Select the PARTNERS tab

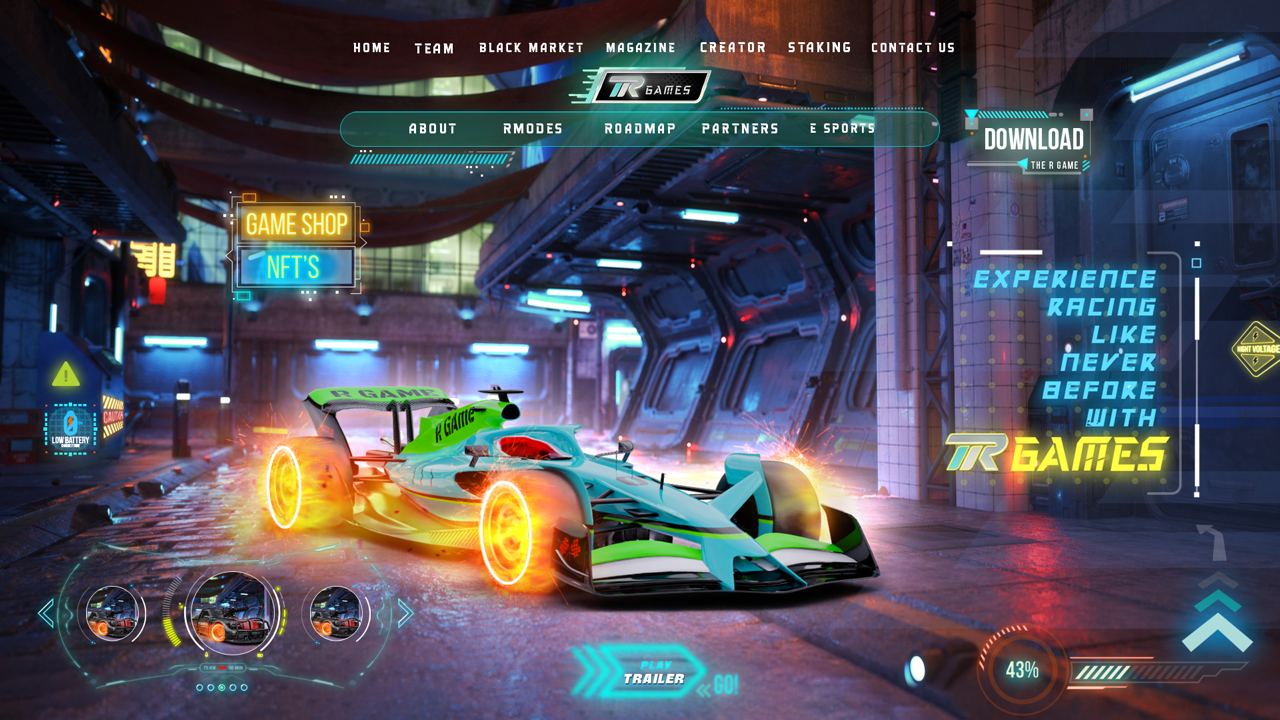(x=740, y=128)
